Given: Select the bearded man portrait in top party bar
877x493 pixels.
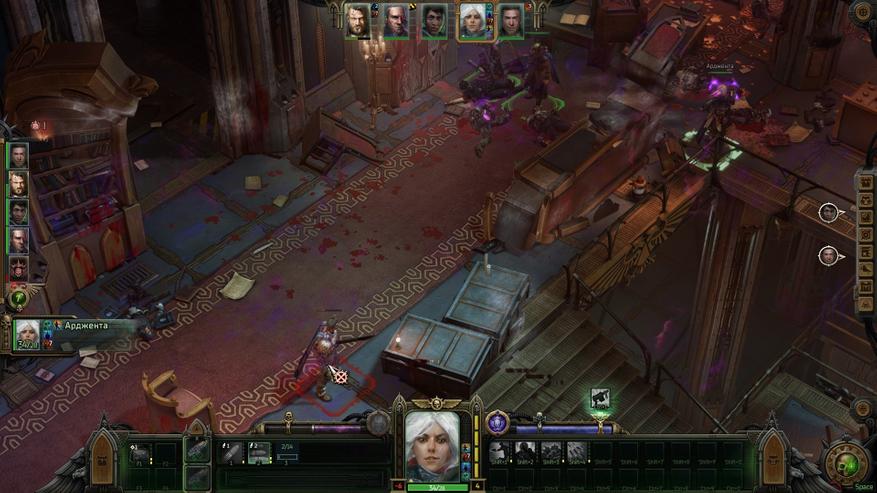Looking at the screenshot, I should (x=358, y=21).
